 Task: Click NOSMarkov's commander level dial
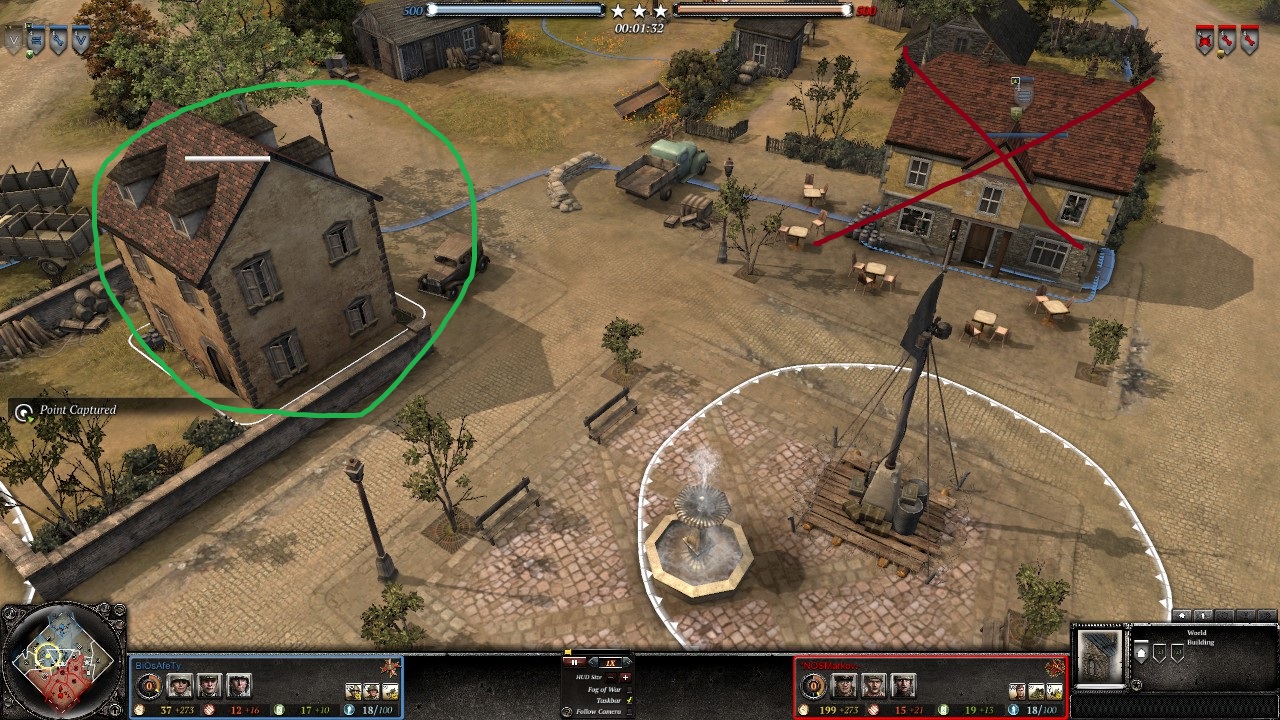(813, 686)
